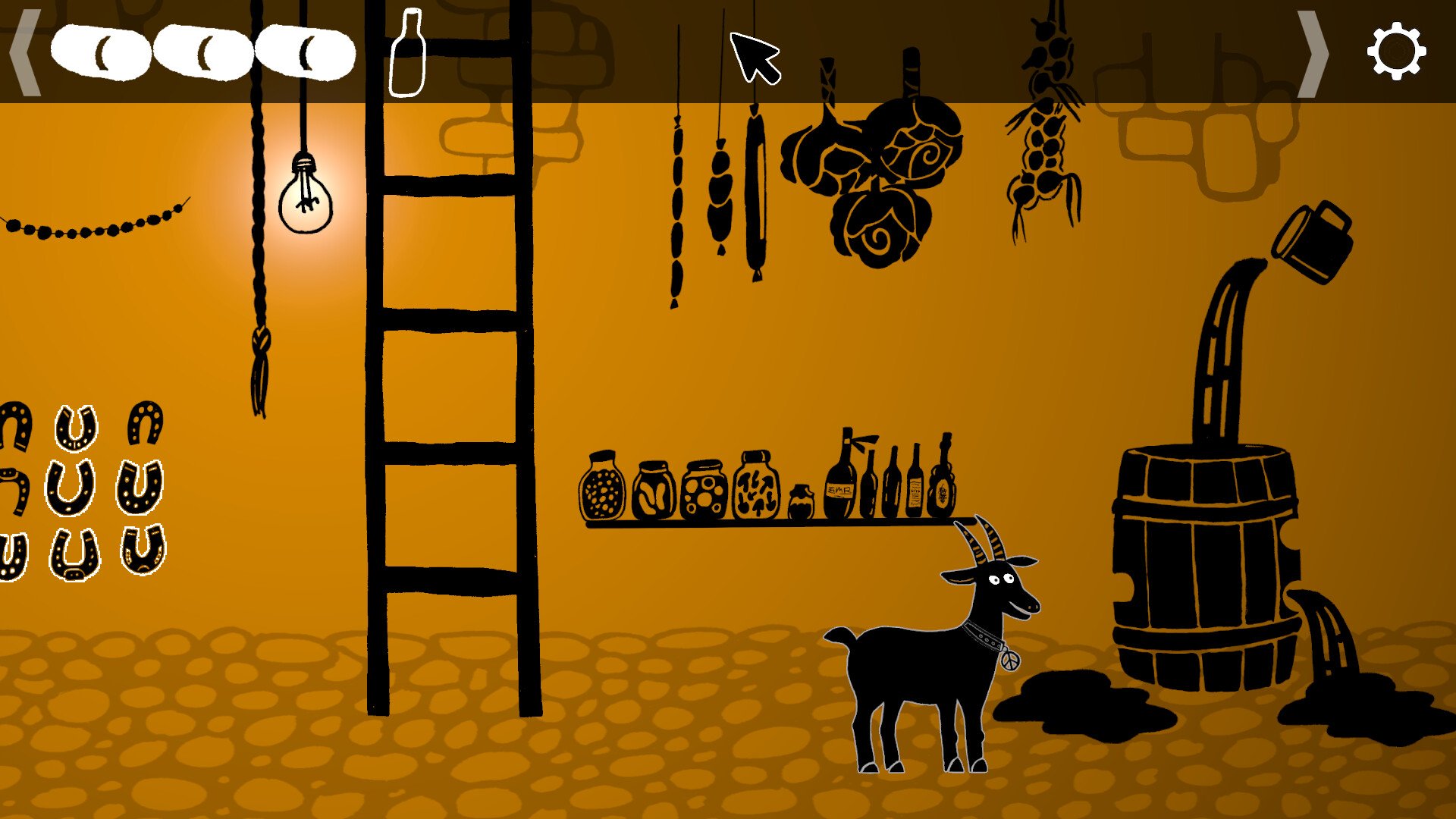Click the inventory's right arrow
This screenshot has height=819, width=1456.
coord(1313,53)
